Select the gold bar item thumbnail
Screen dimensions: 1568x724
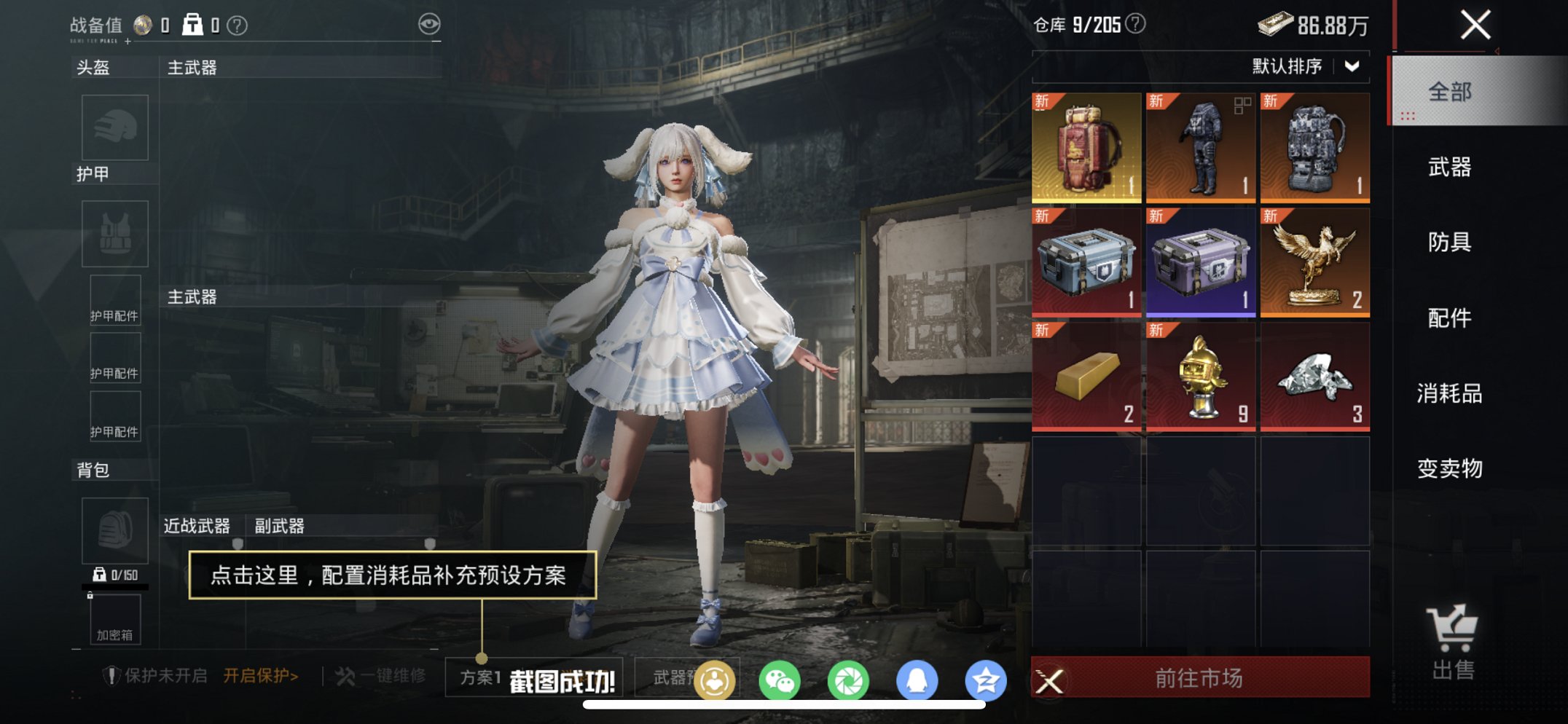pyautogui.click(x=1087, y=377)
